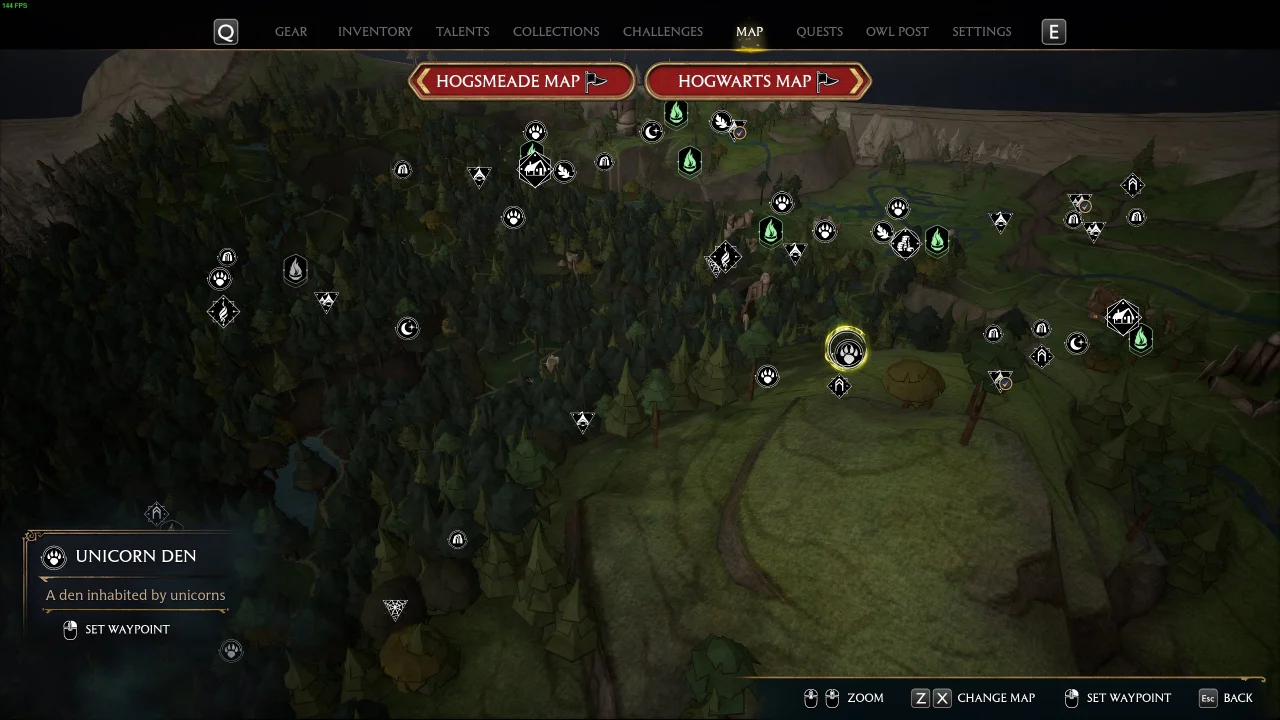Open the Settings menu

[981, 31]
